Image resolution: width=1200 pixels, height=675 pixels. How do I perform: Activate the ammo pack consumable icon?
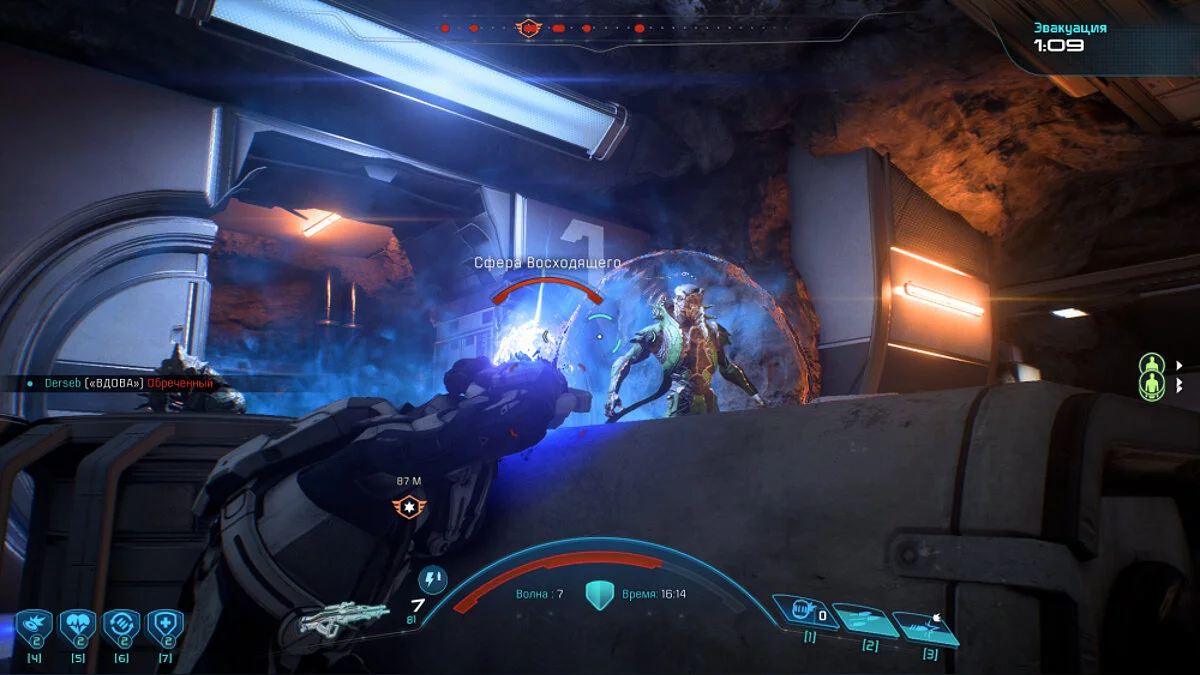(121, 627)
